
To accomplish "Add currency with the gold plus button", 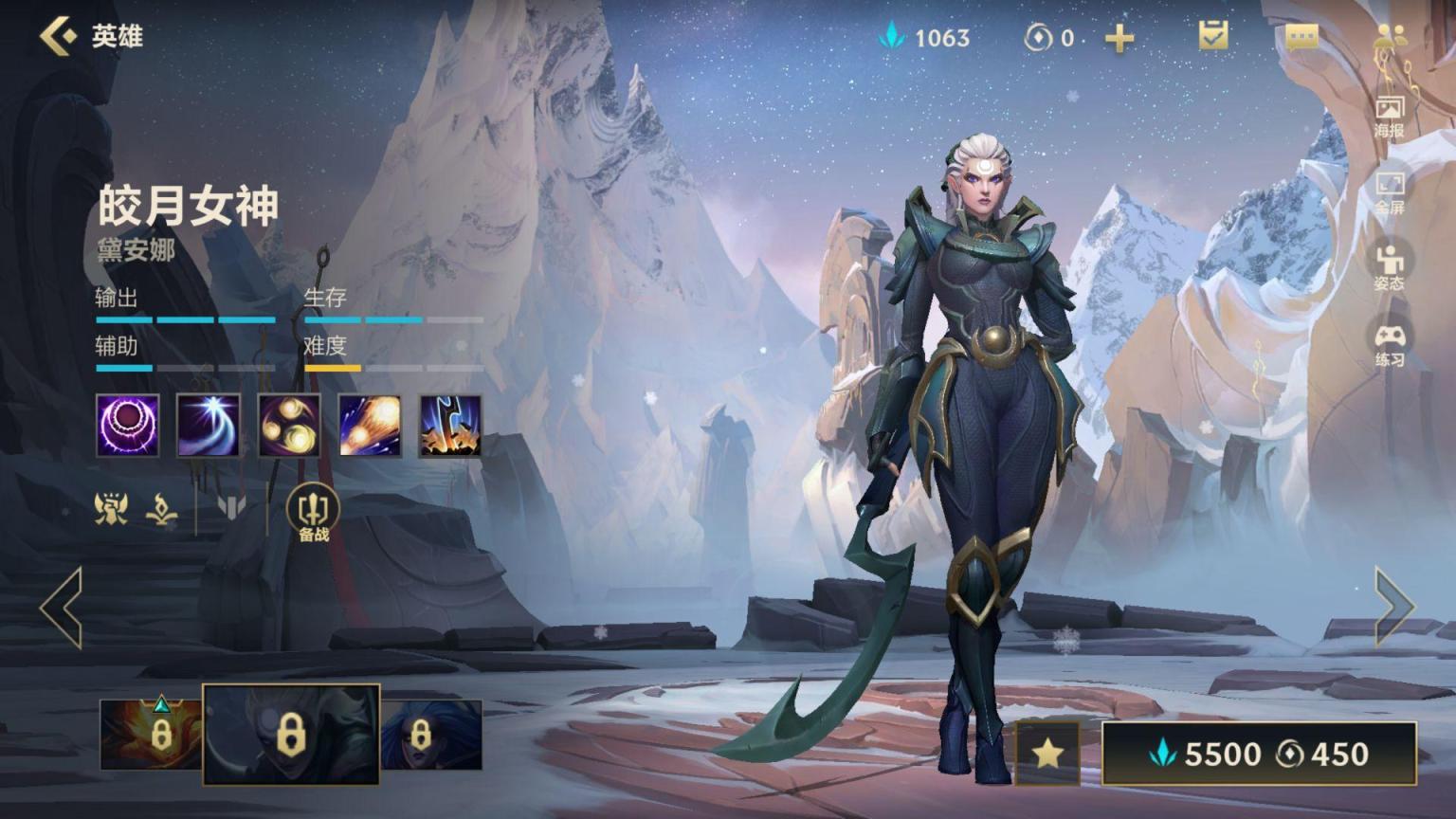I will point(1119,38).
